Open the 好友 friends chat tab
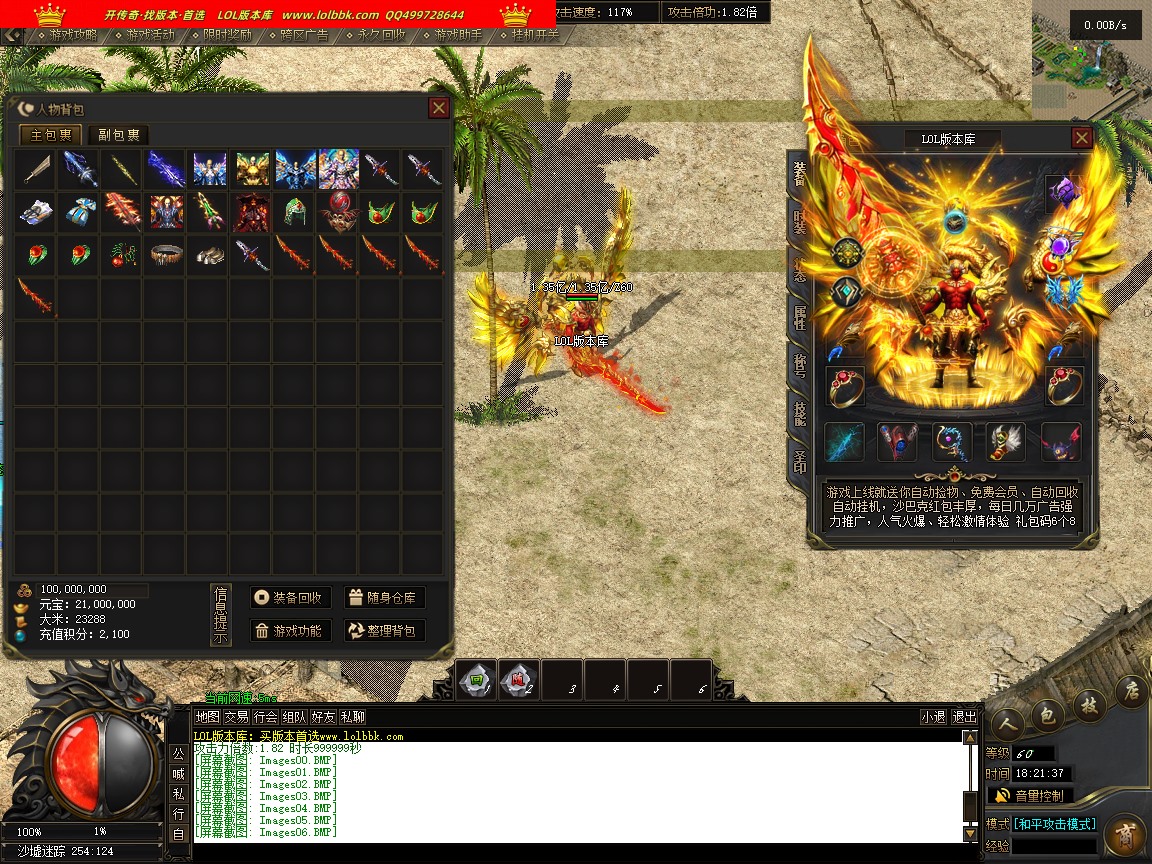This screenshot has width=1152, height=864. (x=323, y=717)
